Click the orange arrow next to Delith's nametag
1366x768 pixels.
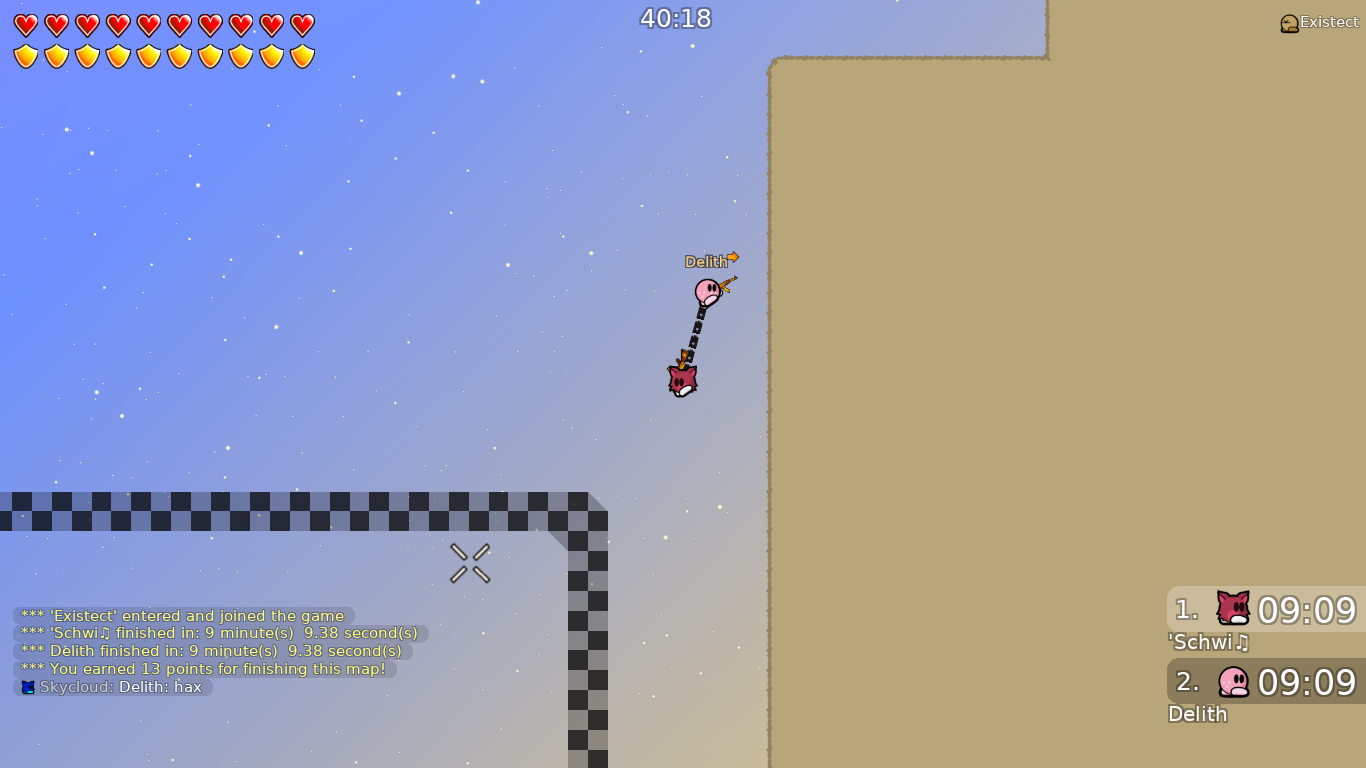pyautogui.click(x=733, y=258)
